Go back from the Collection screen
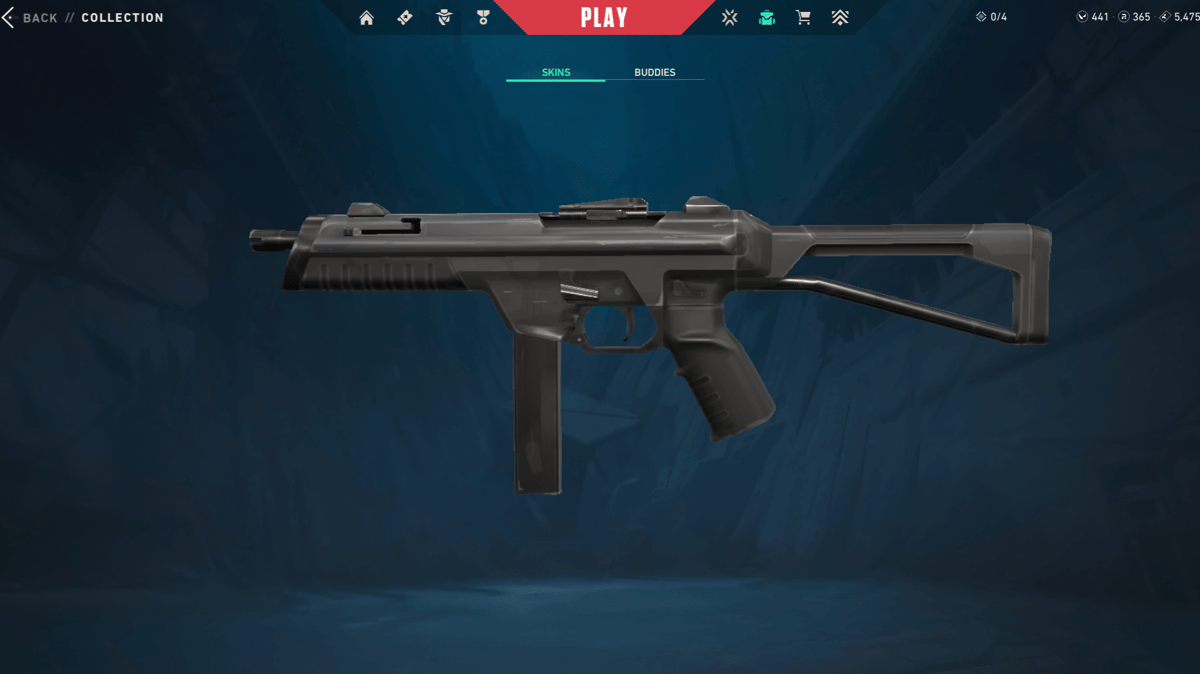Image resolution: width=1200 pixels, height=674 pixels. tap(30, 18)
